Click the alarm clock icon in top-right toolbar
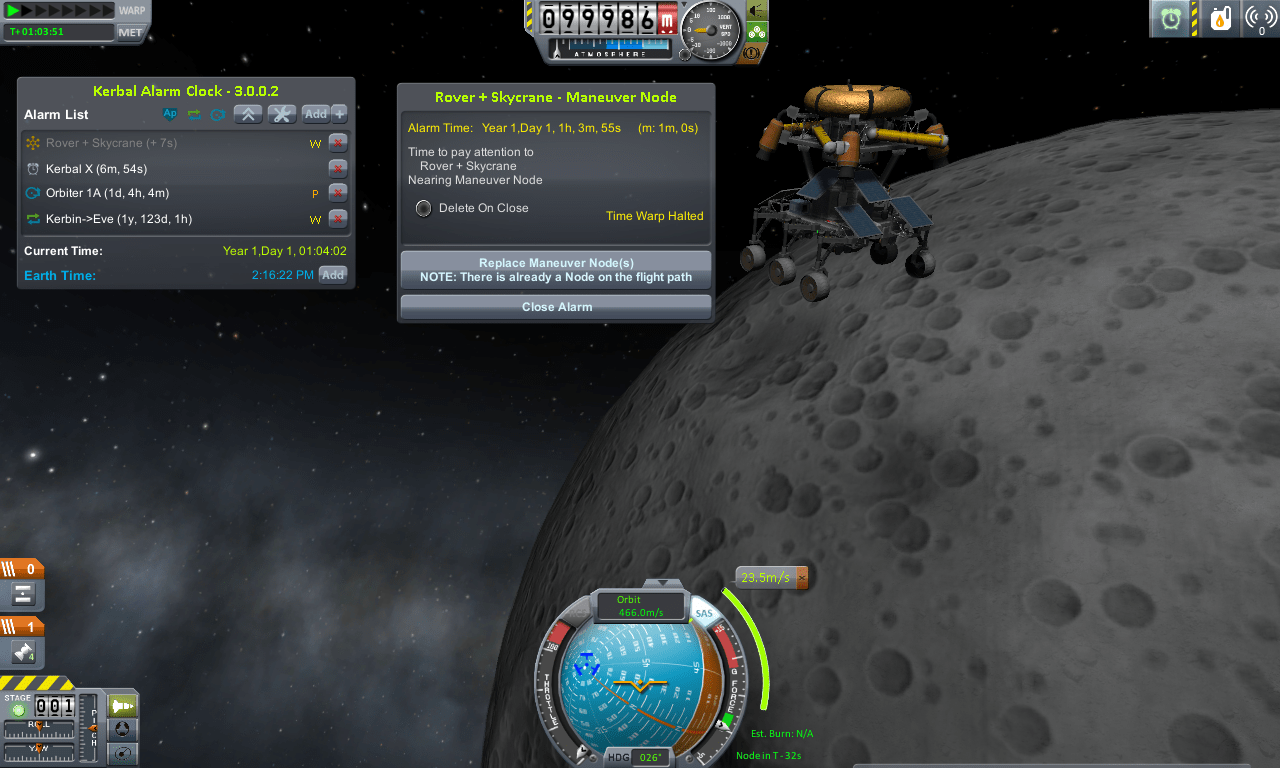Image resolution: width=1280 pixels, height=768 pixels. click(1170, 18)
